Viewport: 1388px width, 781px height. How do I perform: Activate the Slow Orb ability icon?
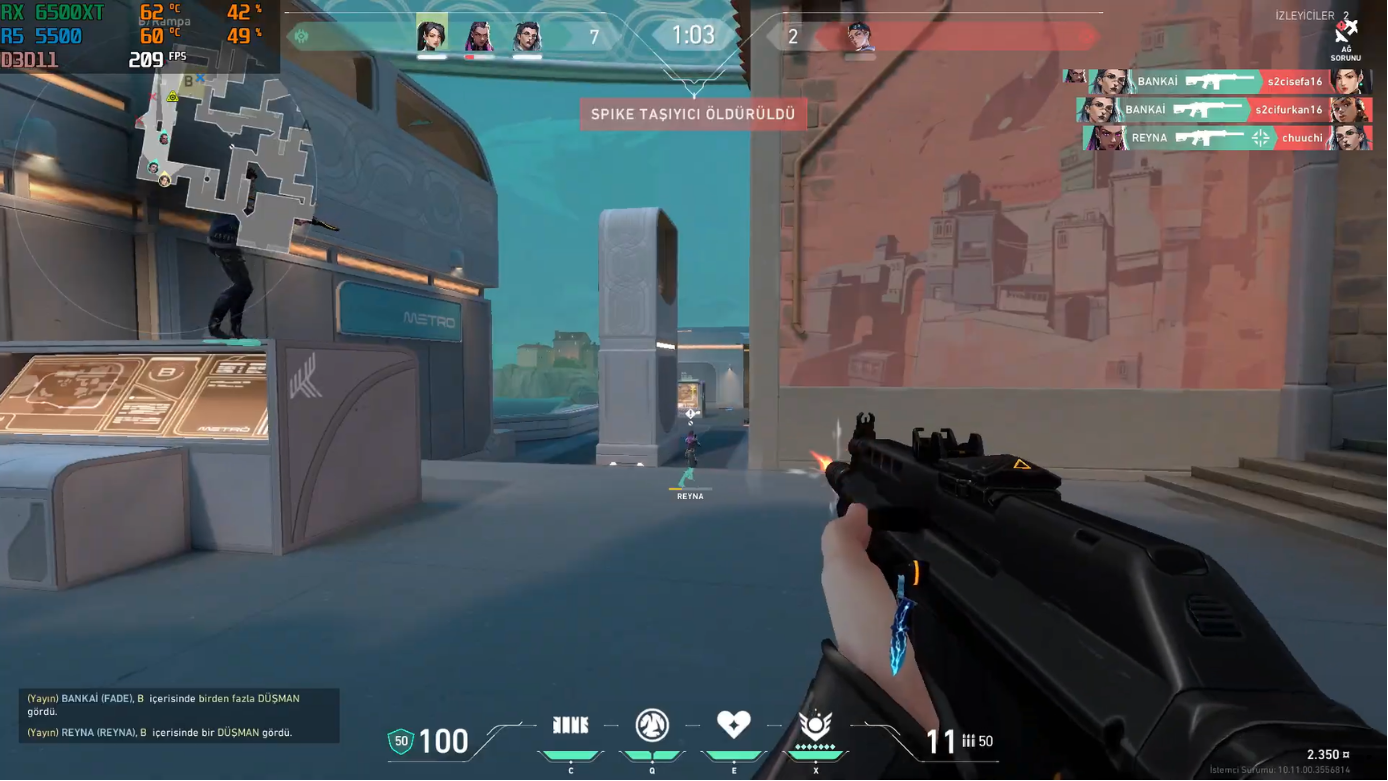click(652, 725)
